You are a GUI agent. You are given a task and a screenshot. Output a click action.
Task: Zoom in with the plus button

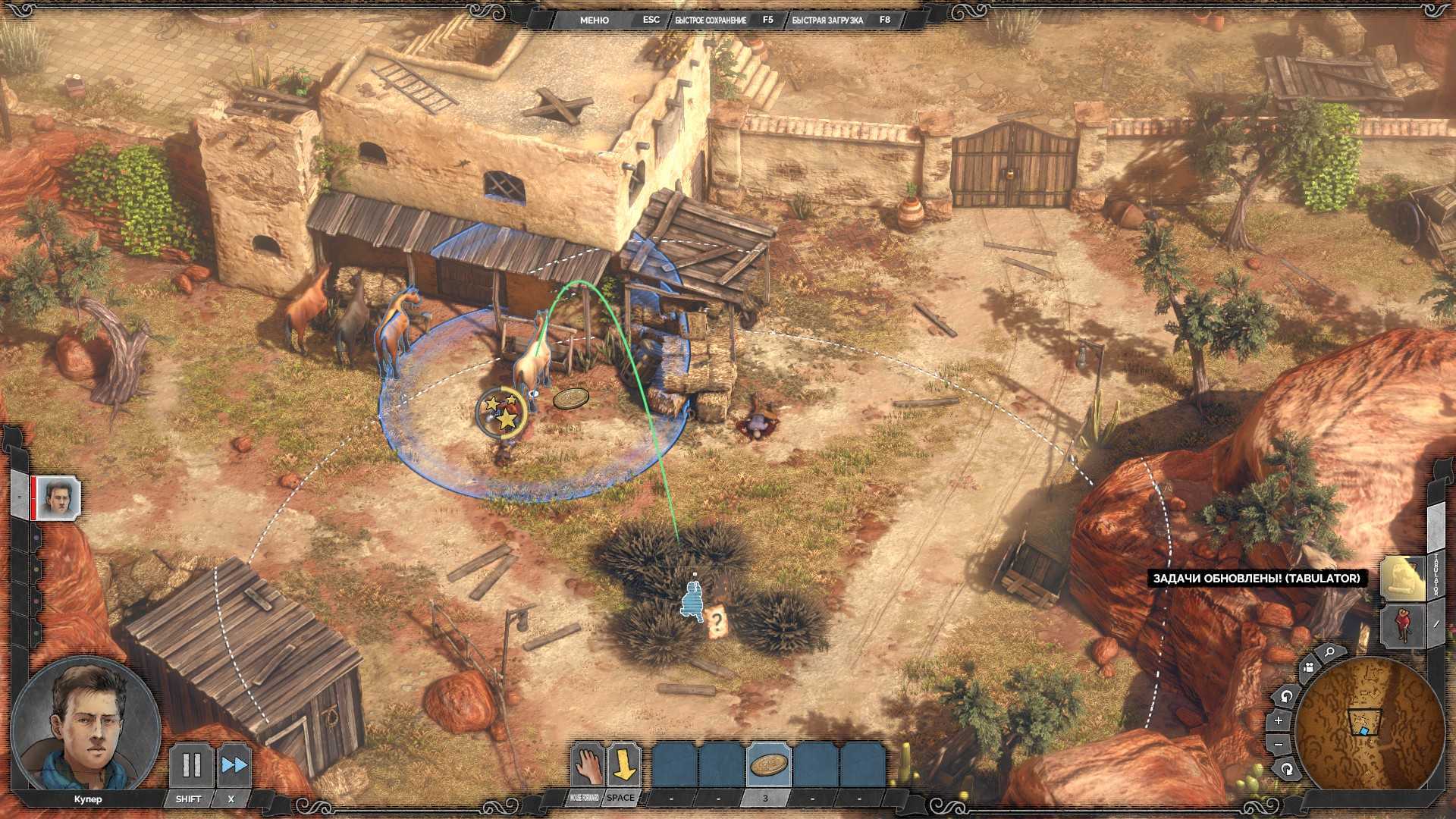(1278, 720)
